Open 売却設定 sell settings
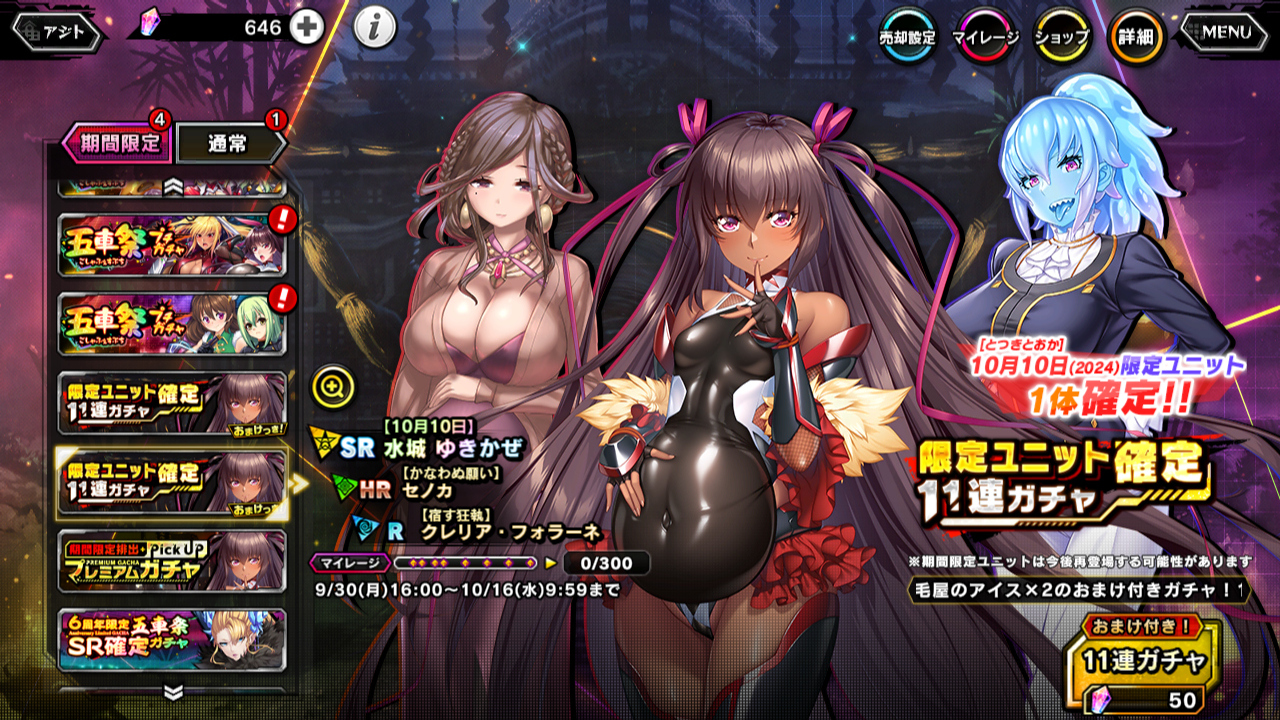This screenshot has height=720, width=1280. (x=907, y=37)
